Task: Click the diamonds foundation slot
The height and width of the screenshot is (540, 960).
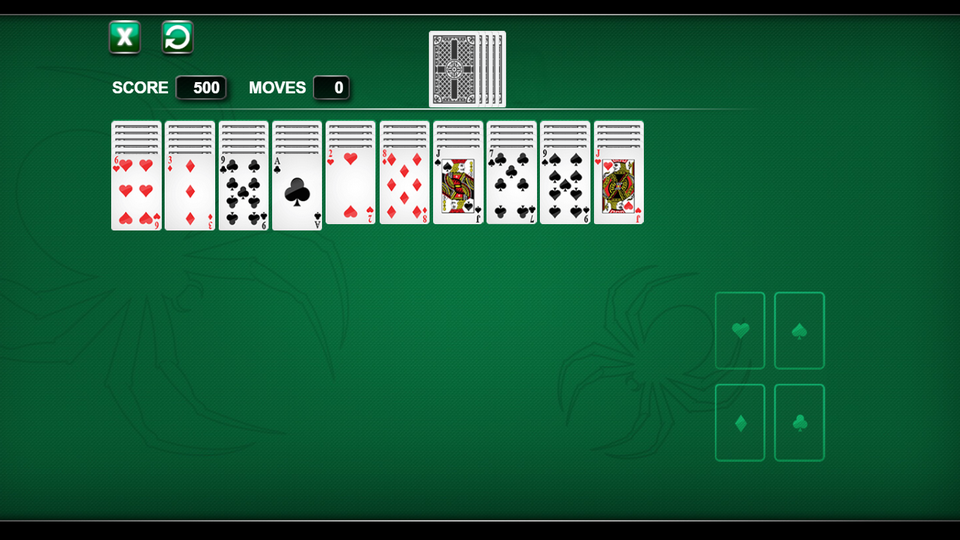Action: click(x=740, y=423)
